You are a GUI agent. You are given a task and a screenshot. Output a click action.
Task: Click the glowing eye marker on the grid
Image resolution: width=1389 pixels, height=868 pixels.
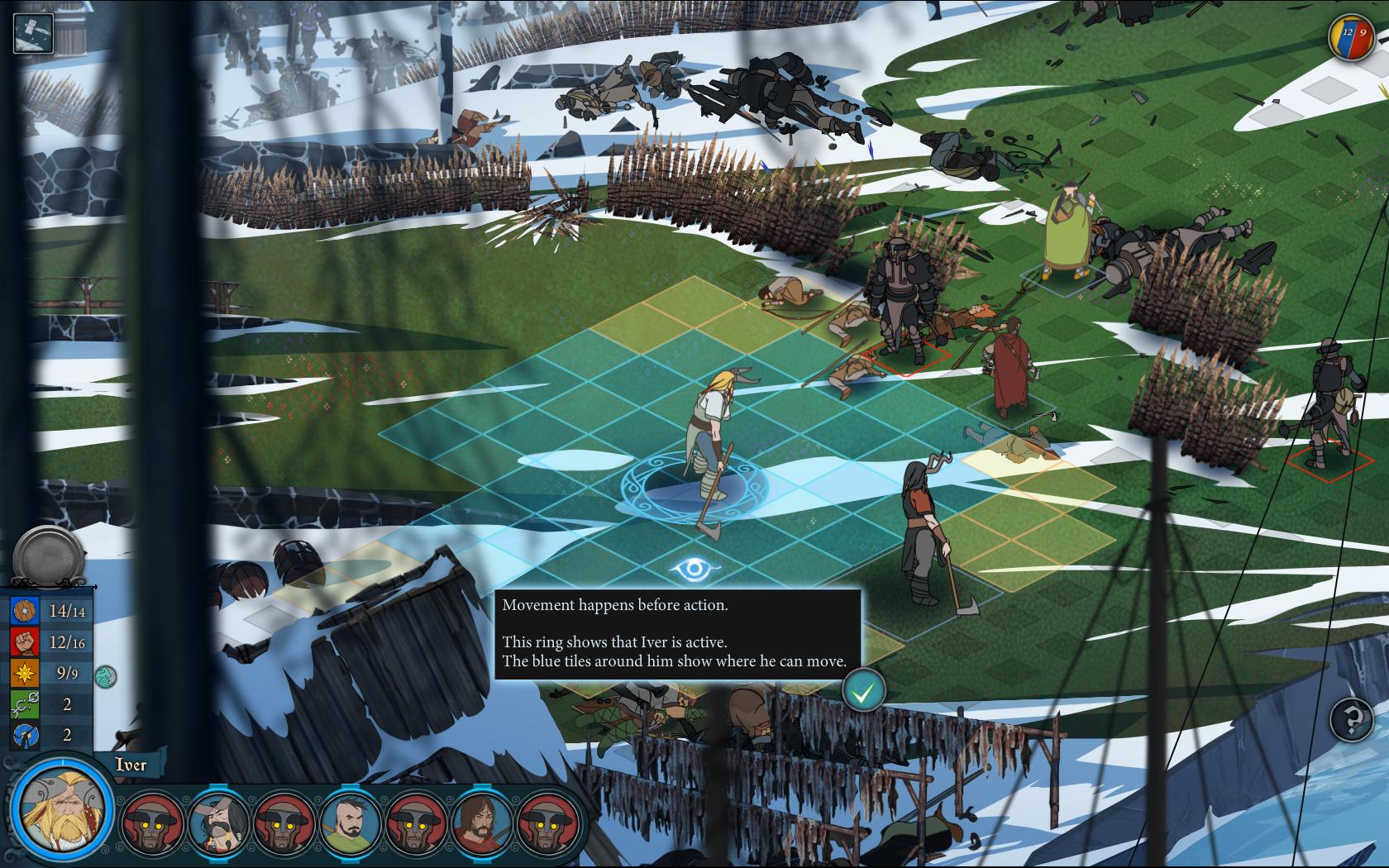coord(694,570)
